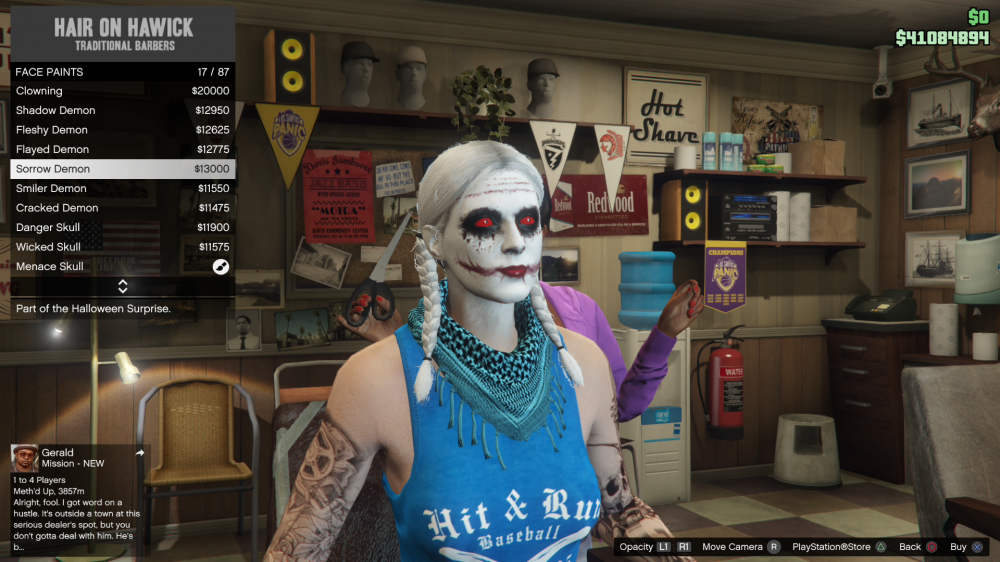Image resolution: width=1000 pixels, height=562 pixels.
Task: Select Flayed Demon for $12775
Action: point(122,149)
